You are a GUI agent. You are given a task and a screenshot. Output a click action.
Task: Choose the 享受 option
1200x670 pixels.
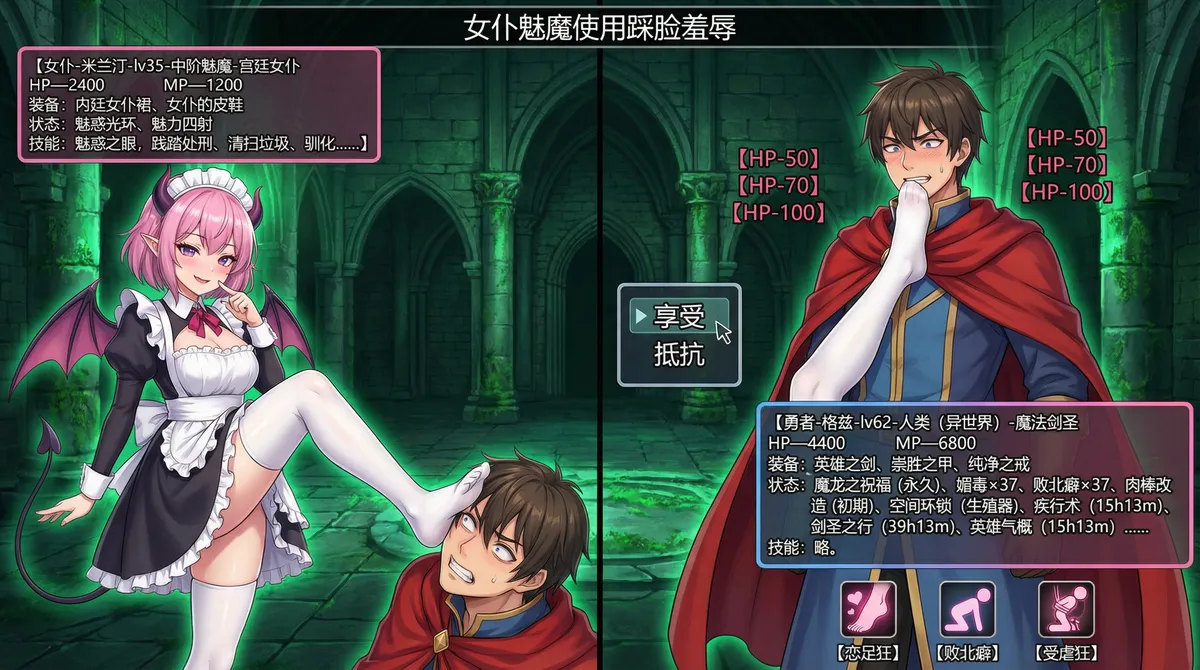[x=679, y=317]
